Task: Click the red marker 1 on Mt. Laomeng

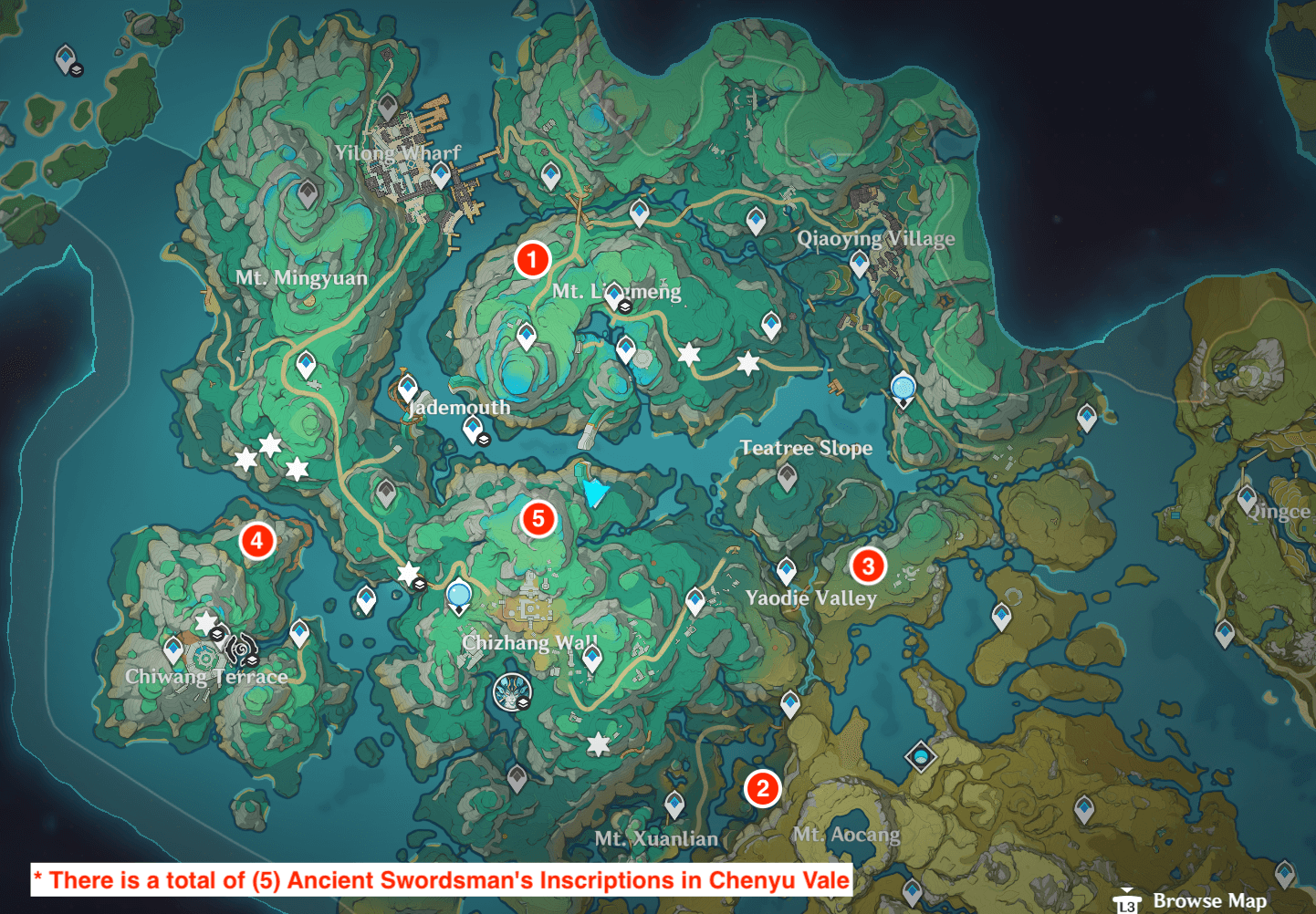Action: tap(532, 259)
